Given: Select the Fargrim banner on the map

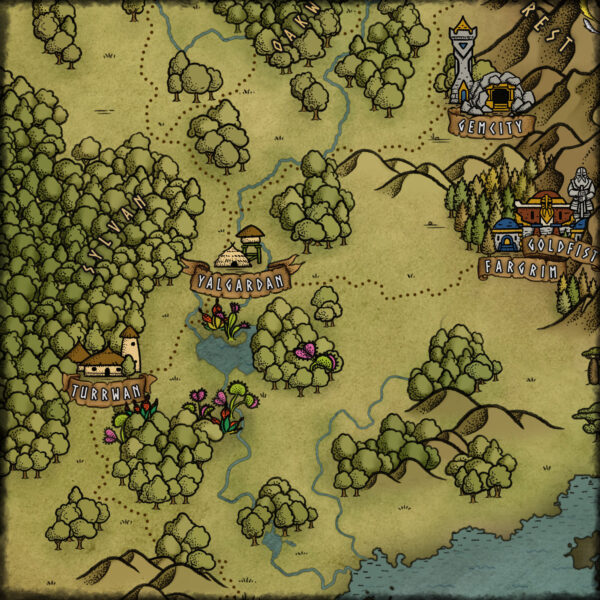Looking at the screenshot, I should [517, 268].
